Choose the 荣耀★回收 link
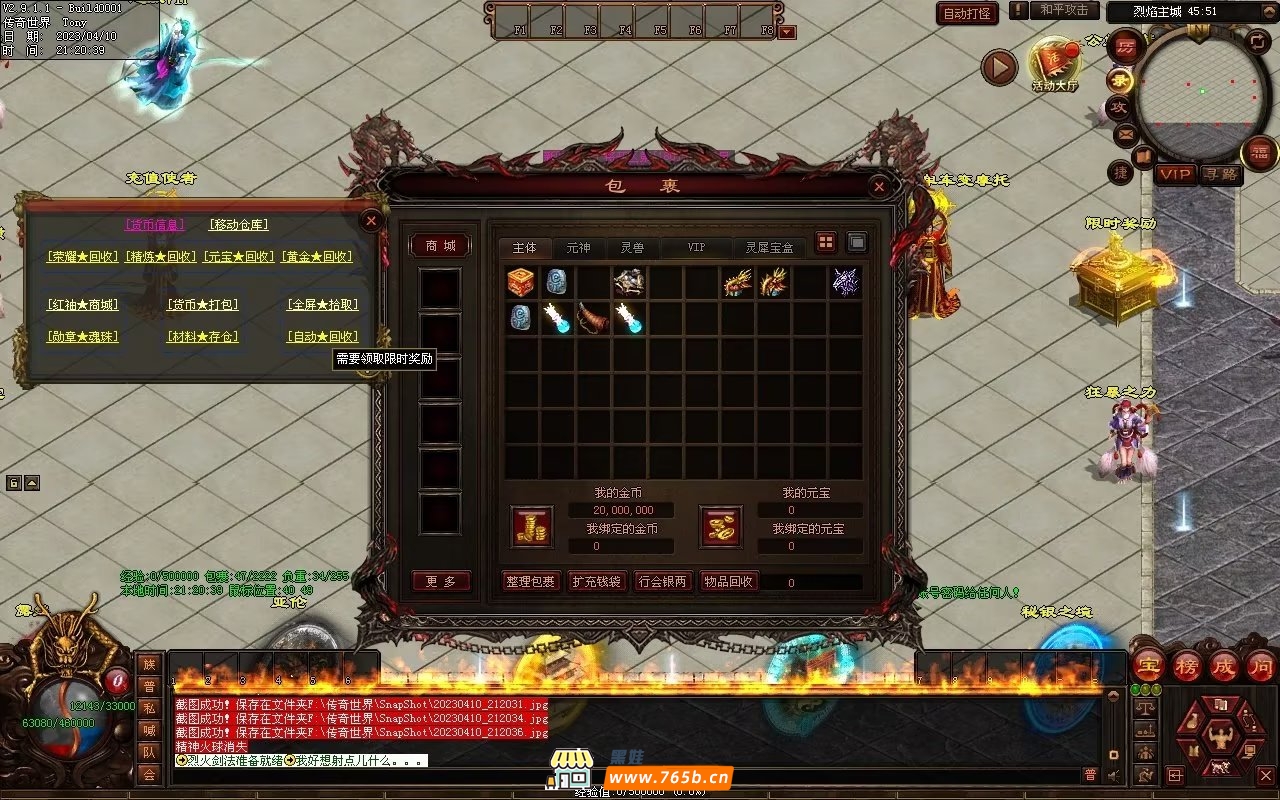The height and width of the screenshot is (800, 1280). pyautogui.click(x=82, y=257)
